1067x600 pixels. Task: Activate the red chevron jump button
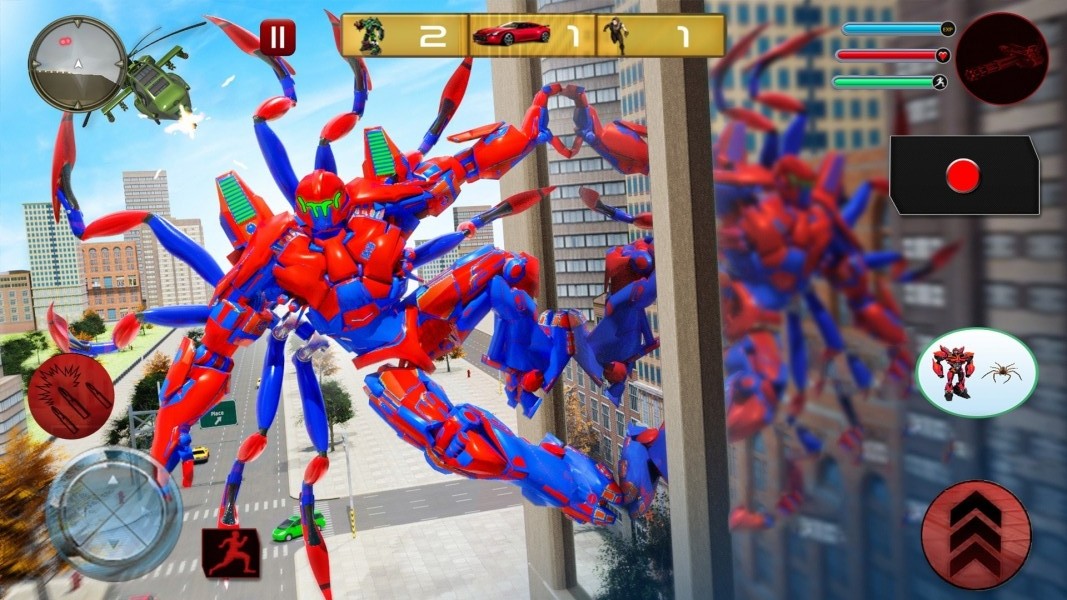(975, 535)
